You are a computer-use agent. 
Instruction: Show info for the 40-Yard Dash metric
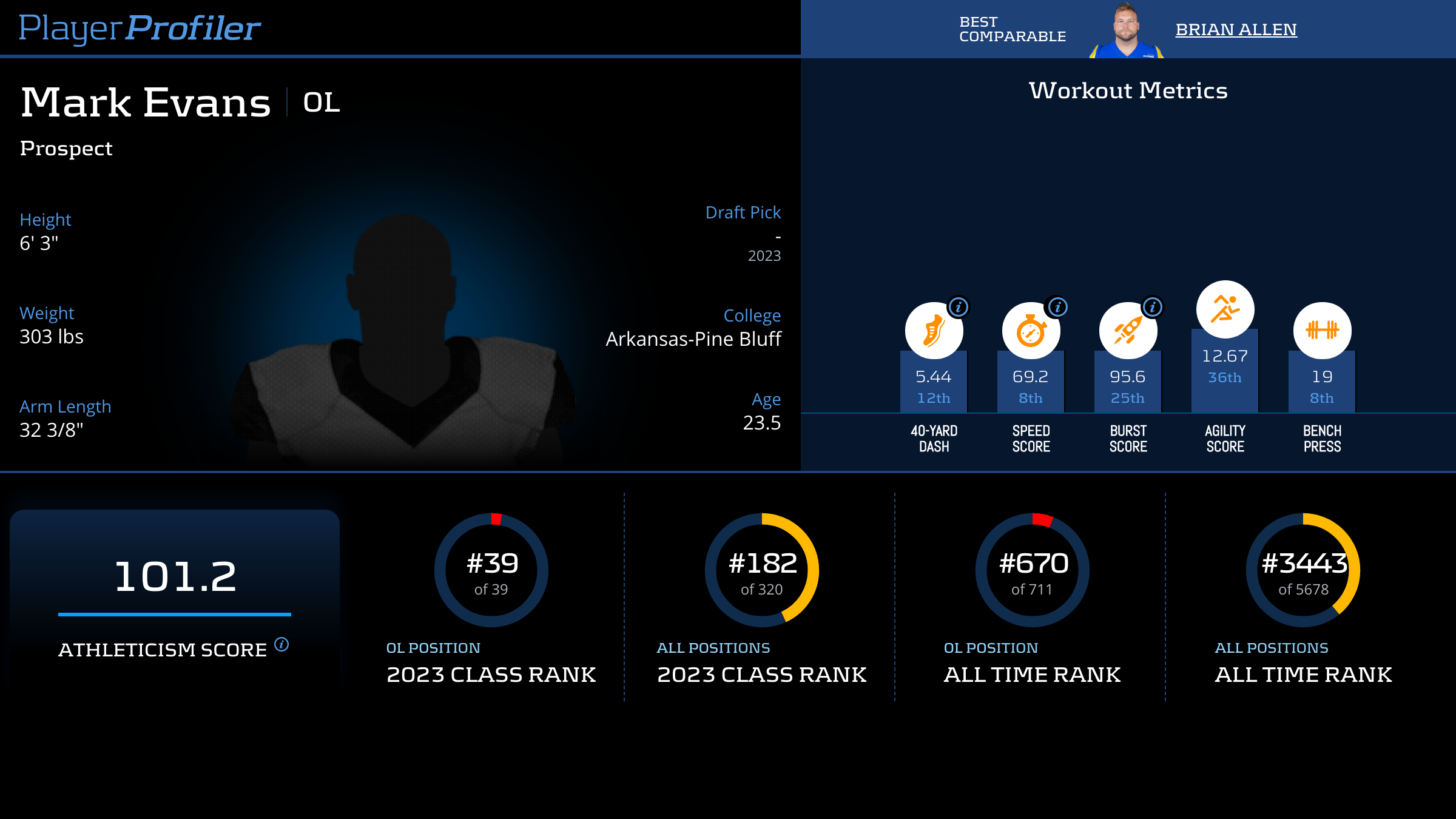click(x=959, y=307)
